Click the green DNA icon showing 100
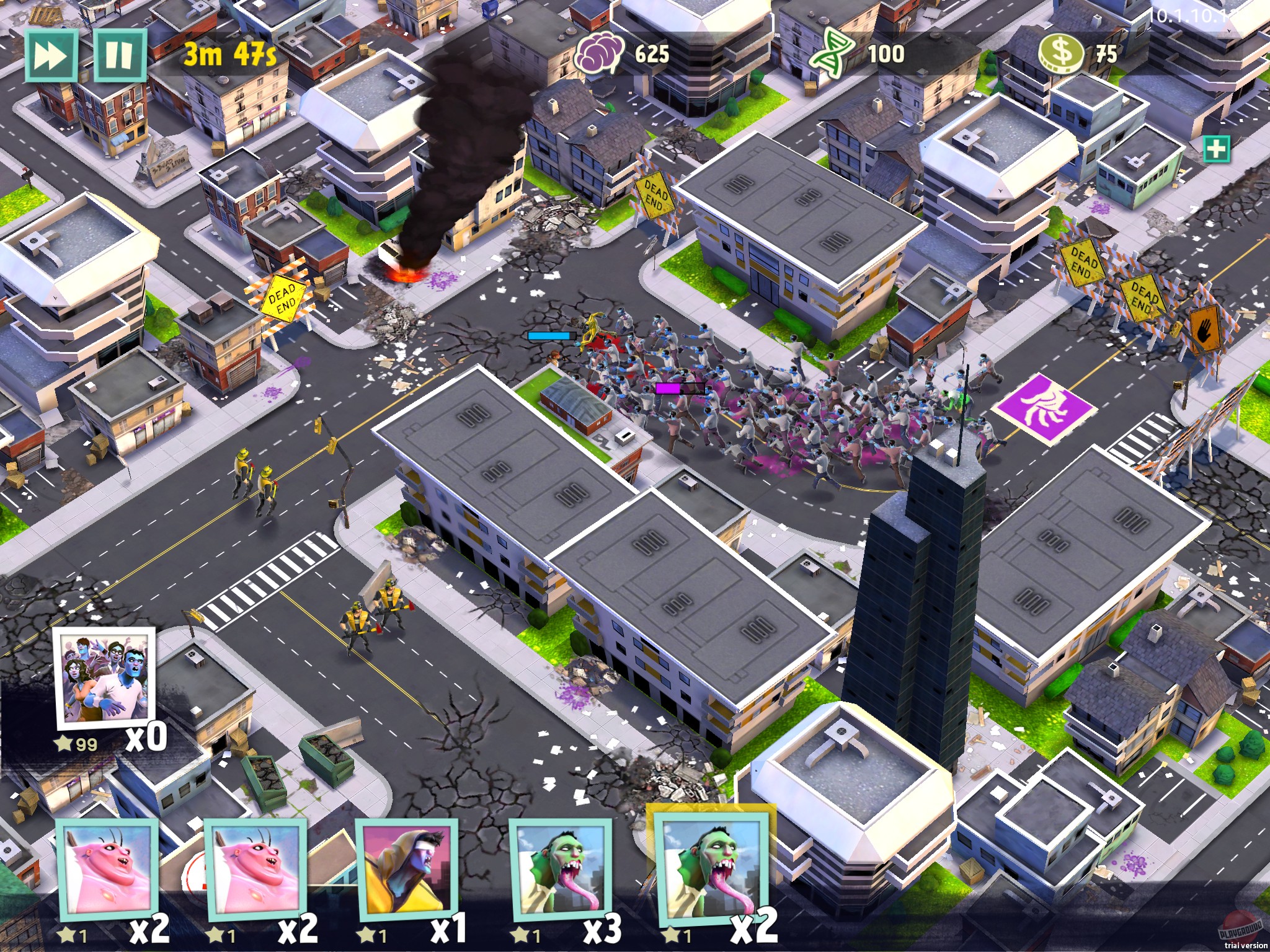Image resolution: width=1270 pixels, height=952 pixels. coord(834,55)
